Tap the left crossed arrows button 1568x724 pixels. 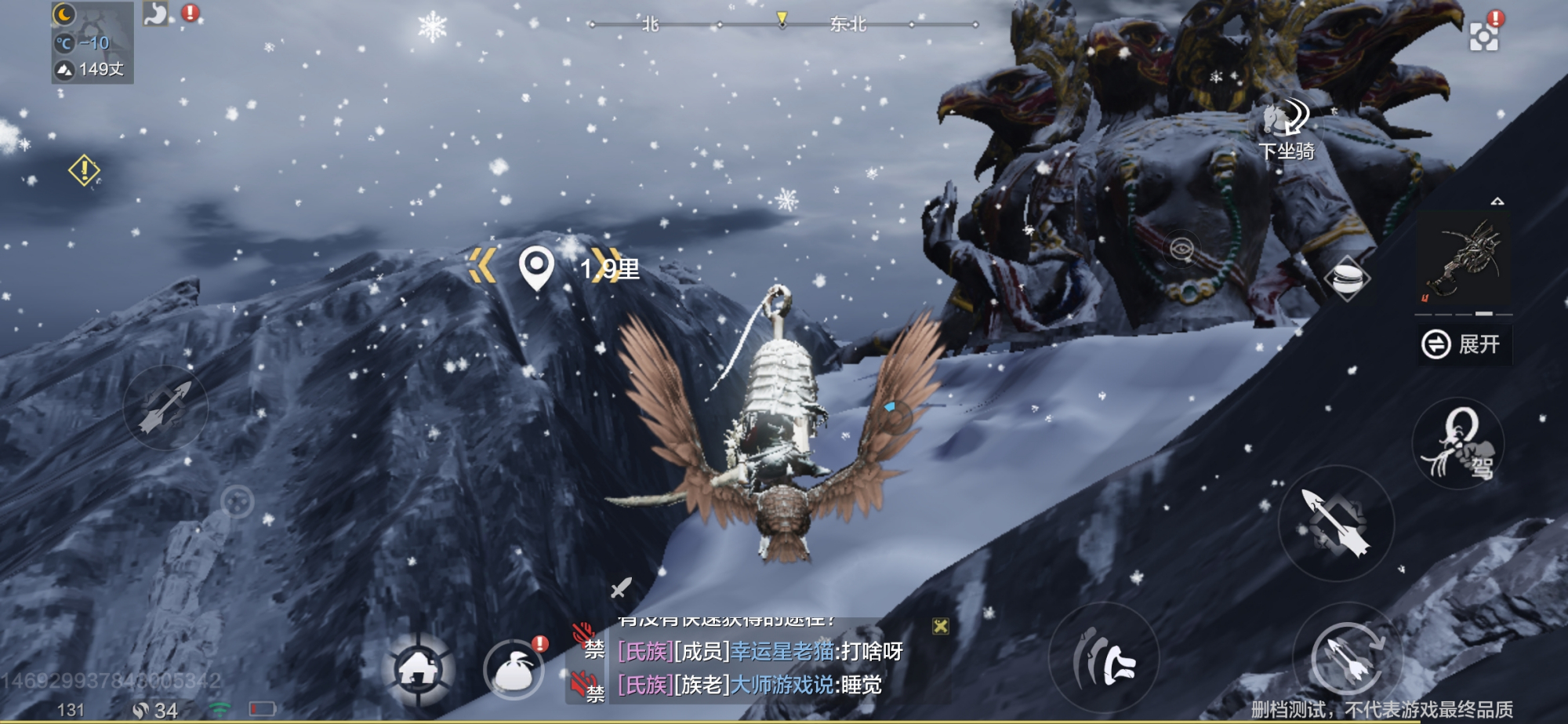pyautogui.click(x=165, y=407)
